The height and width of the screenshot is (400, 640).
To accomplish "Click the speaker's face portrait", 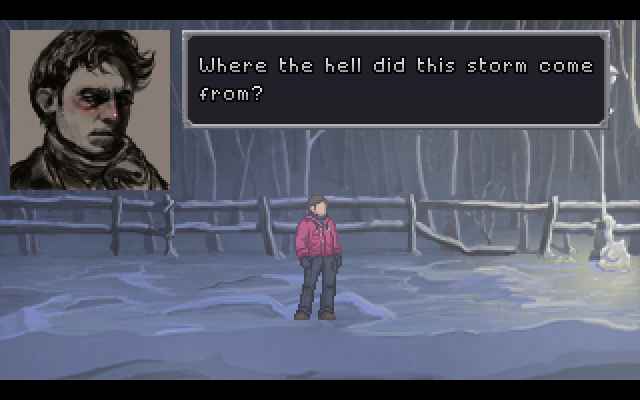I will pyautogui.click(x=90, y=109).
